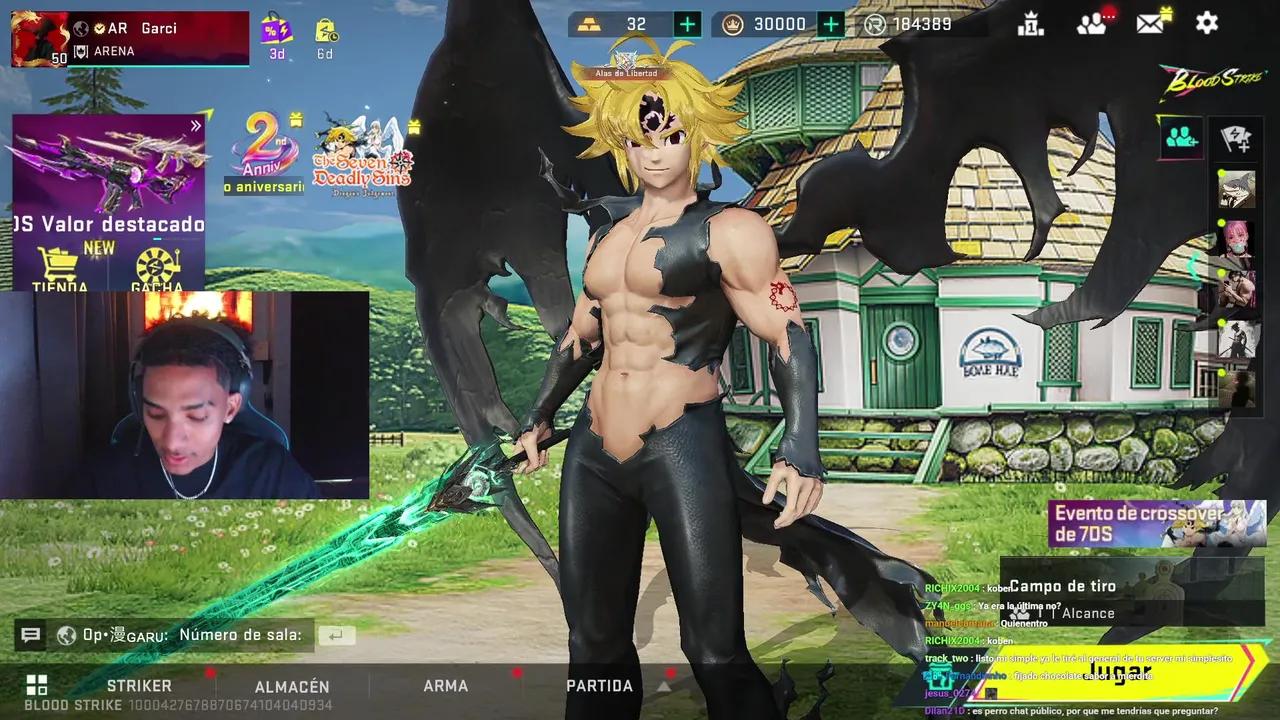Click the shark avatar friend thumbnail
The image size is (1280, 720).
[x=1237, y=190]
